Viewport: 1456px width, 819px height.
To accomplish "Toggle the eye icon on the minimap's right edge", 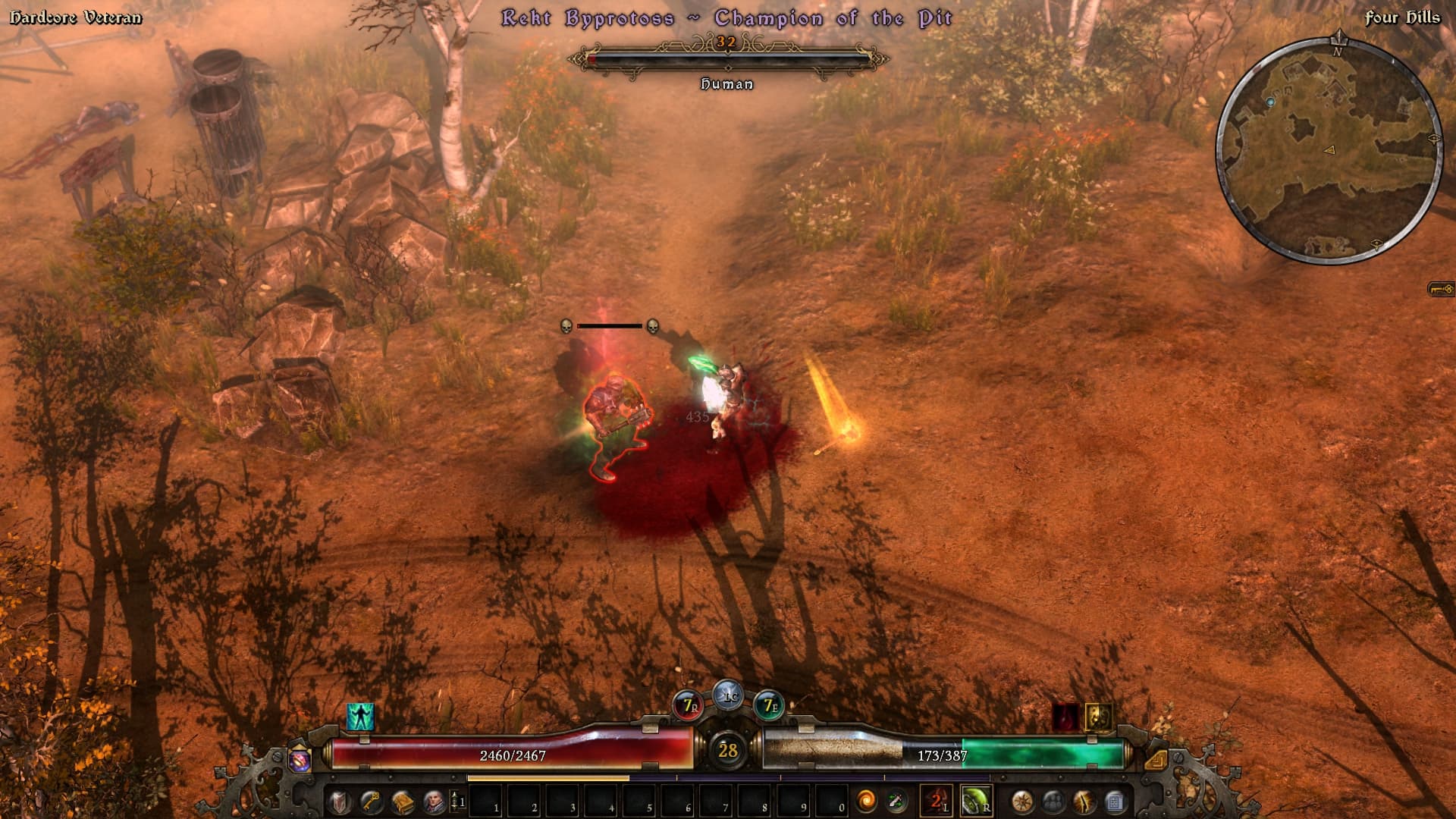I will pyautogui.click(x=1434, y=139).
